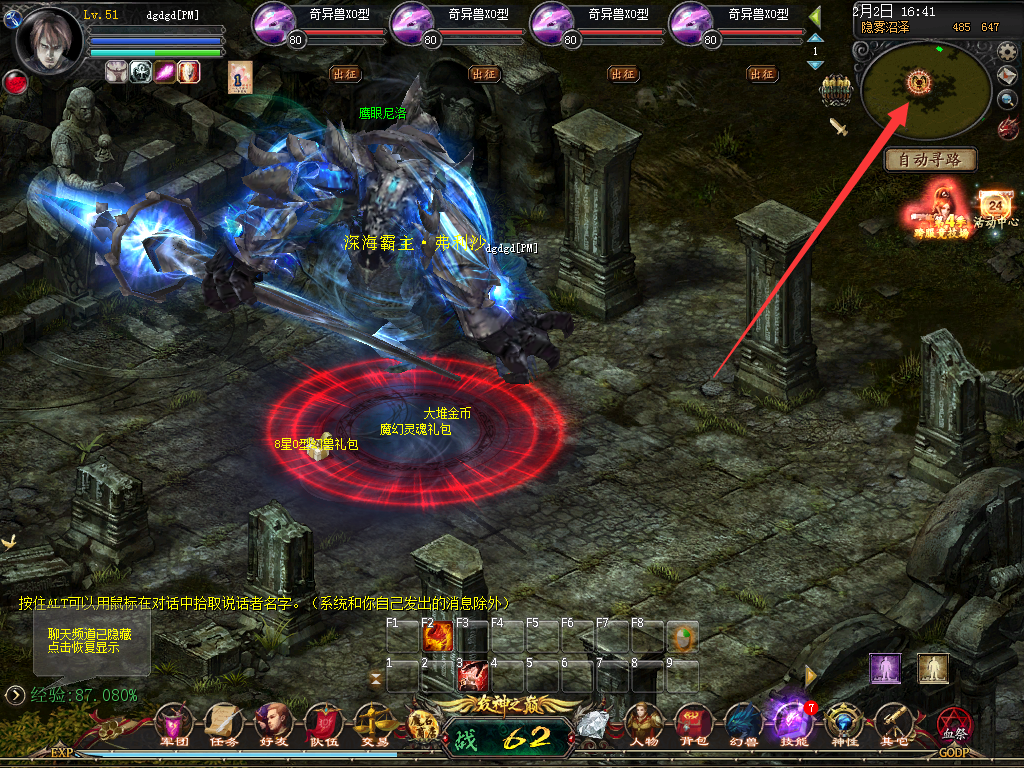1024x768 pixels.
Task: Open the 军团 legion menu
Action: click(174, 722)
